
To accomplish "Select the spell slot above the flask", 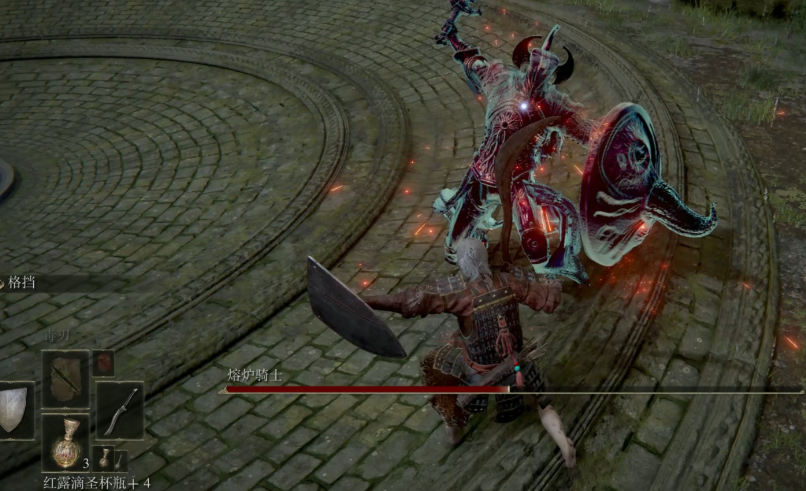I will point(65,378).
